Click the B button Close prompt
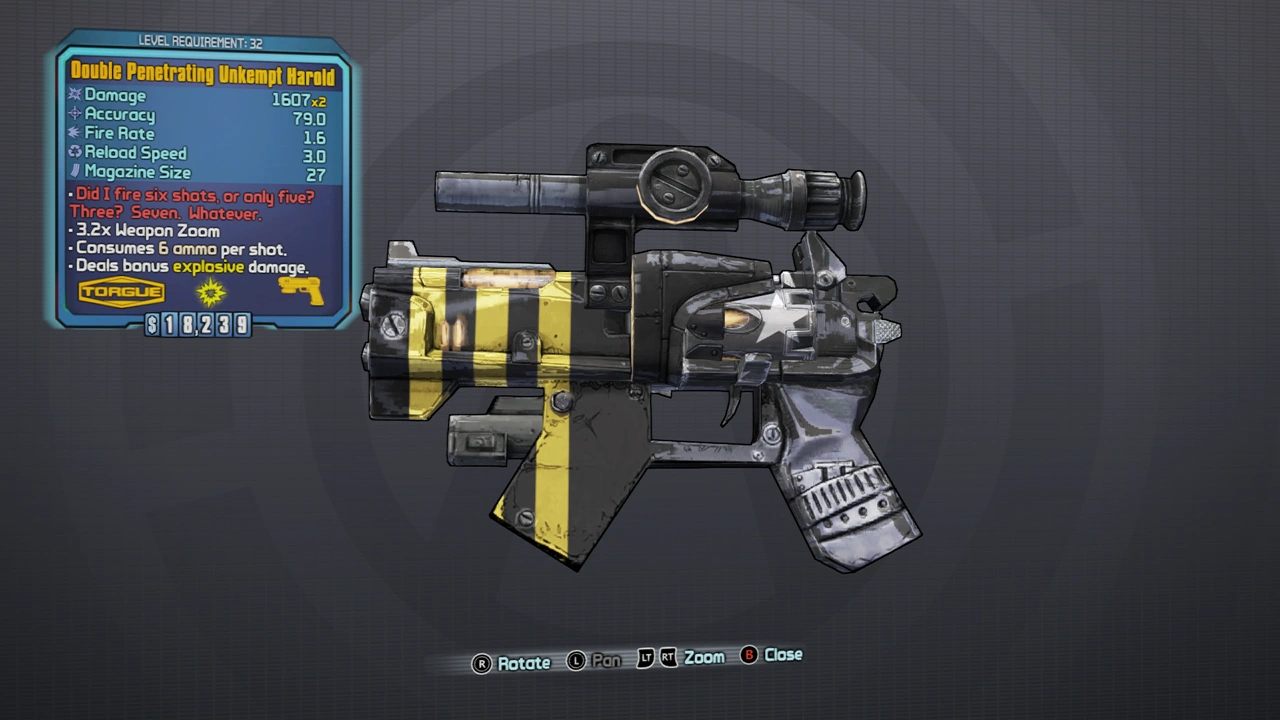Viewport: 1280px width, 720px height. 749,656
